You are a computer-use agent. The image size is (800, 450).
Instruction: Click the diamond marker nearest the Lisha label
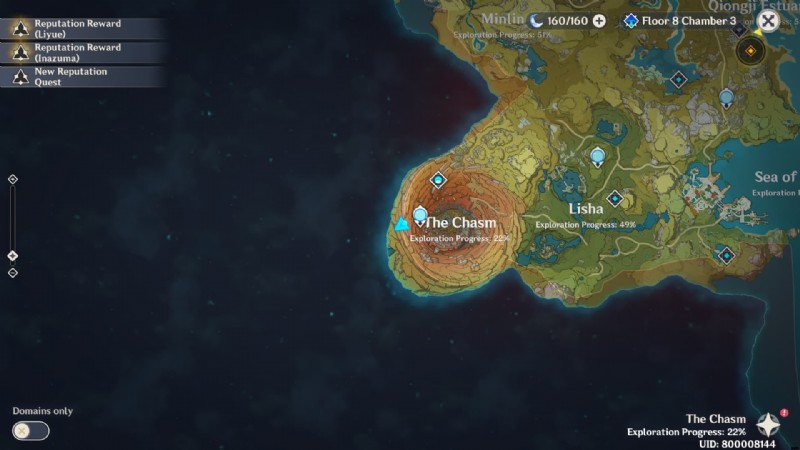pos(614,198)
